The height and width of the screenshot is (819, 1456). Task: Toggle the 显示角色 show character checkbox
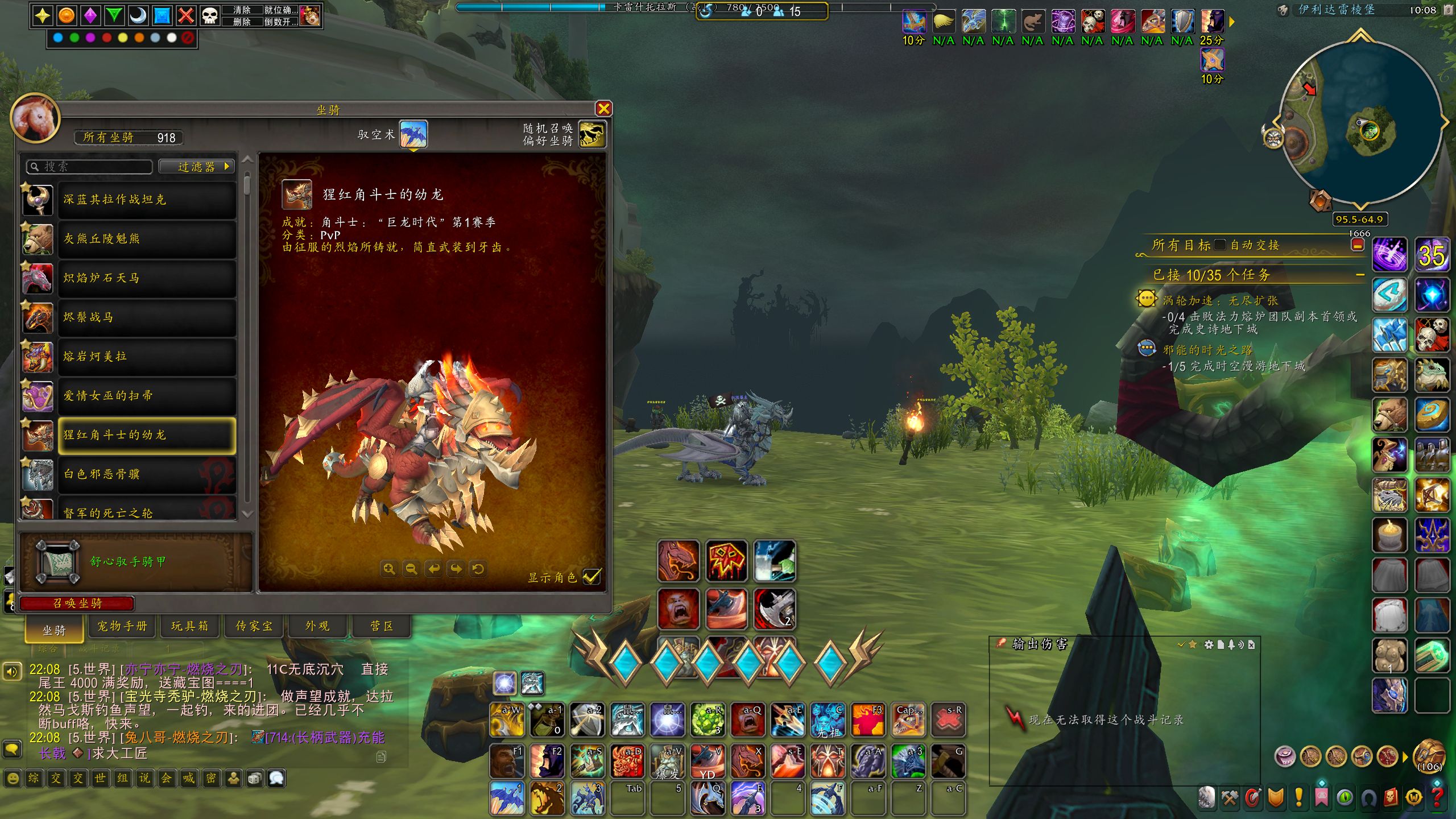(x=591, y=577)
